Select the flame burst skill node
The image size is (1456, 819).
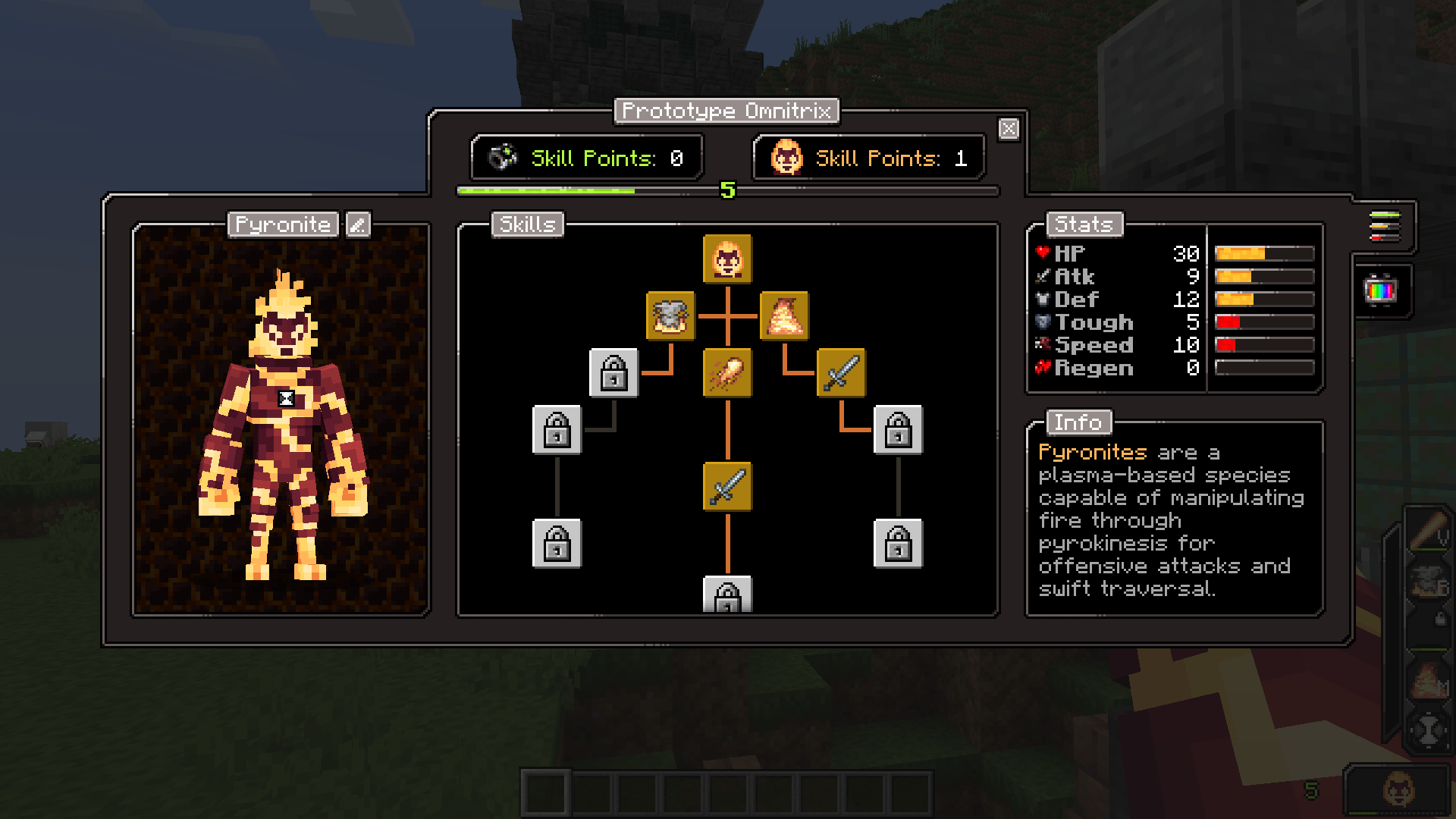pos(785,317)
